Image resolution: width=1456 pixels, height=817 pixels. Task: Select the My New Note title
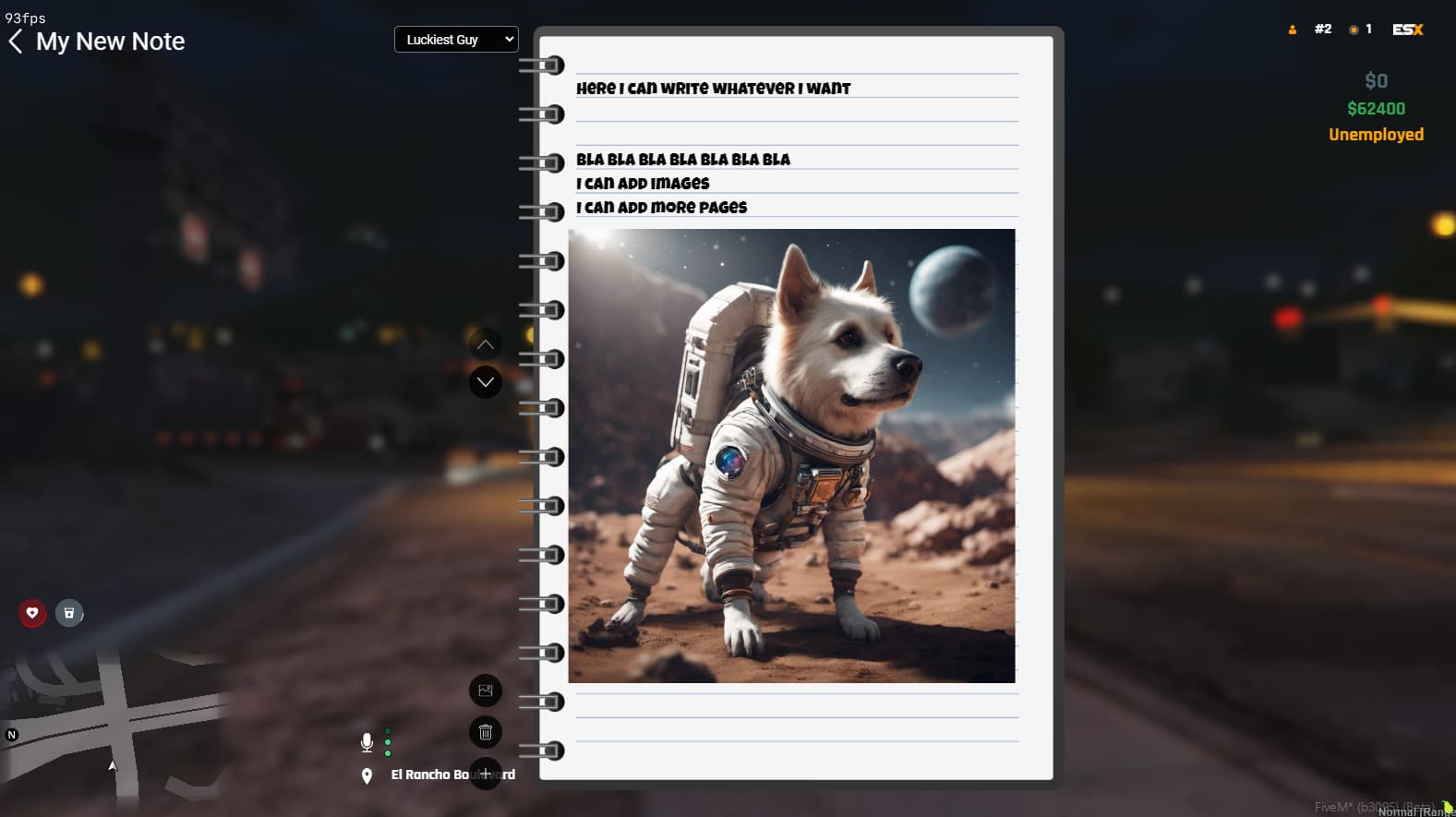[110, 41]
